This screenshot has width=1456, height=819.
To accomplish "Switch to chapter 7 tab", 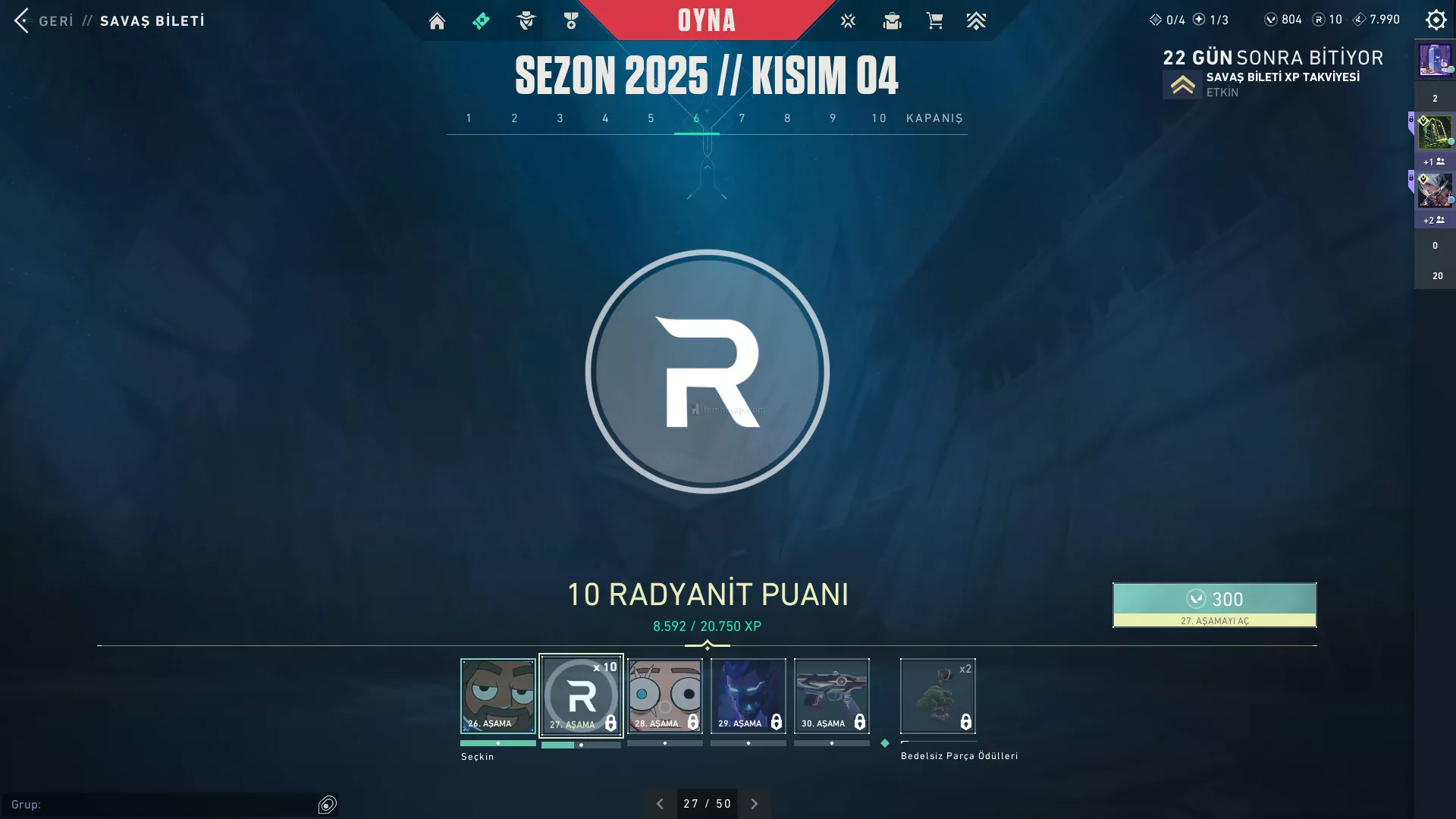I will [742, 118].
